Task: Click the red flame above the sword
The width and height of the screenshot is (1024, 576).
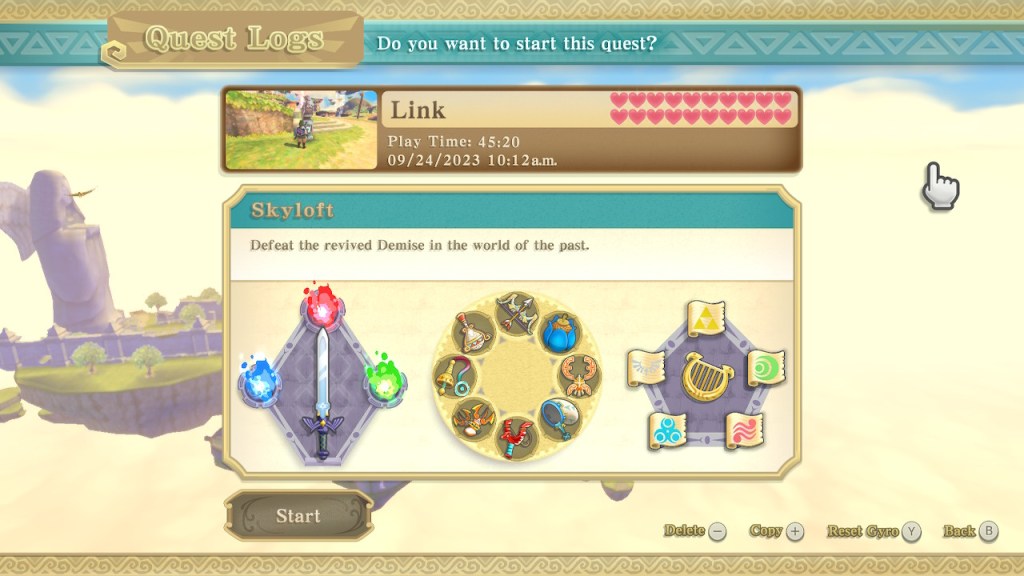Action: click(322, 308)
